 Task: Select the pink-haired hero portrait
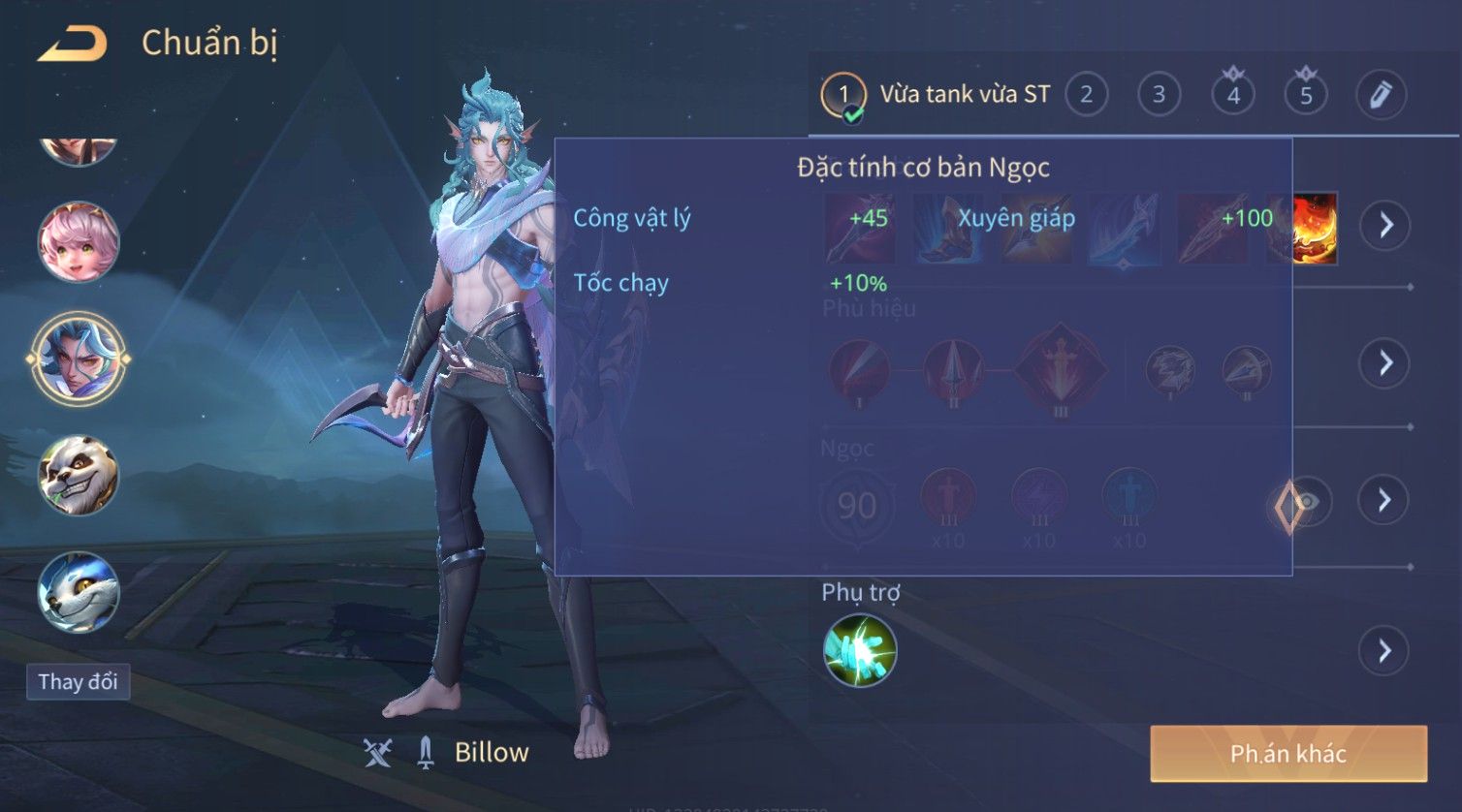click(x=79, y=241)
